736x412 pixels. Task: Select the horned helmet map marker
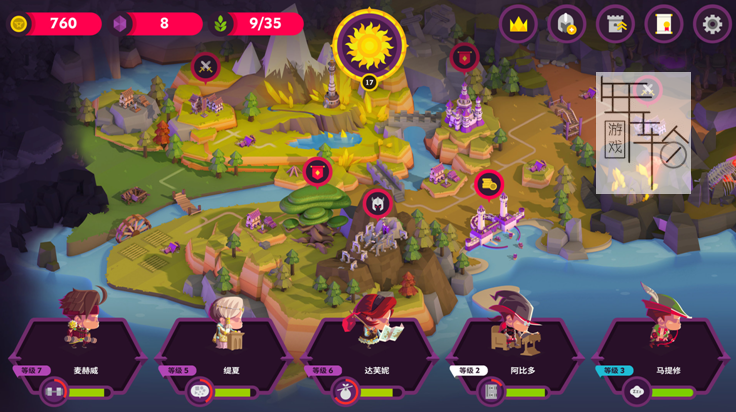click(x=377, y=203)
